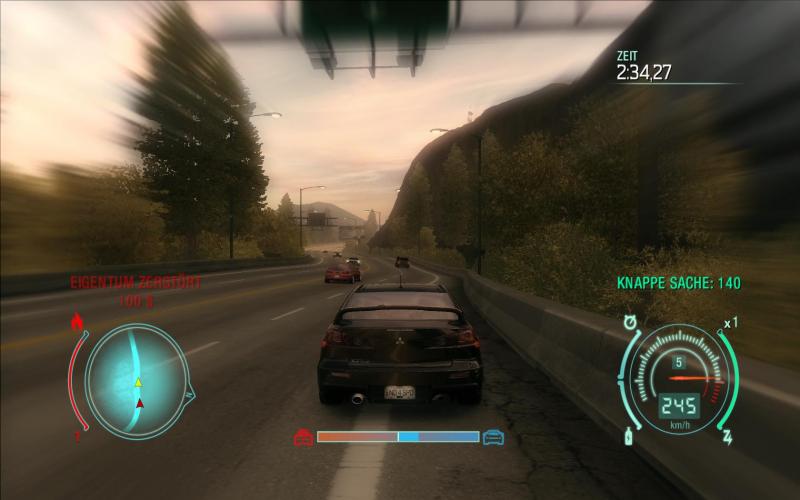Activate the lightning bolt speedbreaker icon
800x500 pixels.
pos(727,438)
